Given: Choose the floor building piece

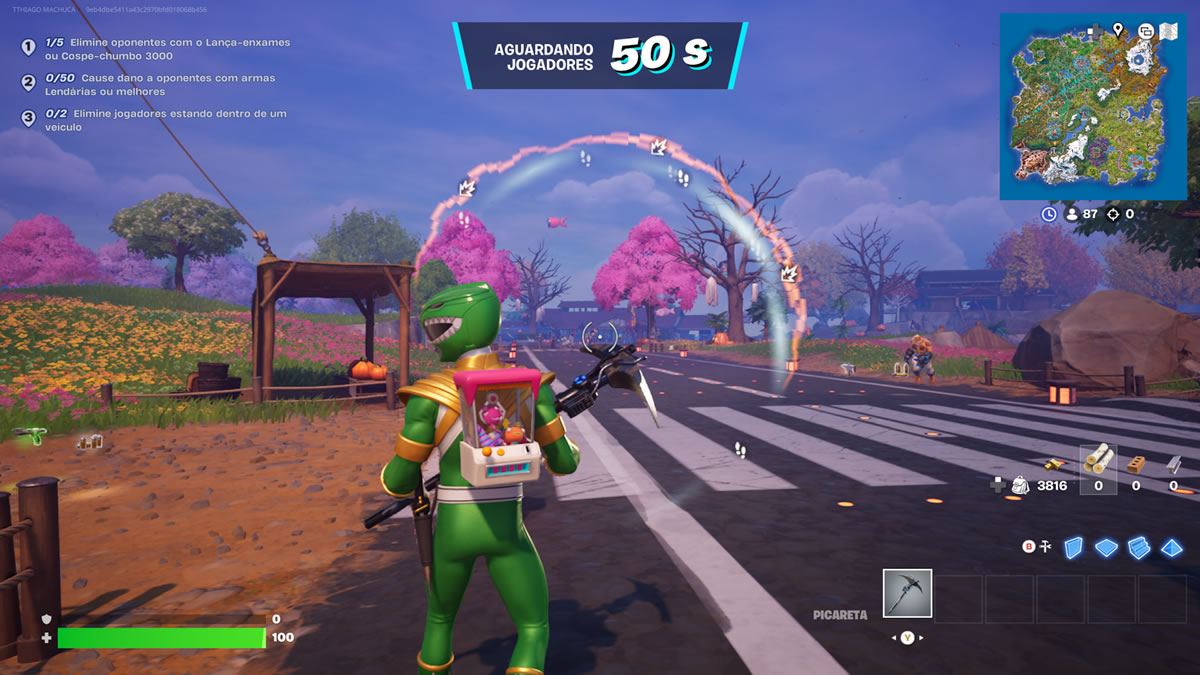Looking at the screenshot, I should coord(1106,547).
